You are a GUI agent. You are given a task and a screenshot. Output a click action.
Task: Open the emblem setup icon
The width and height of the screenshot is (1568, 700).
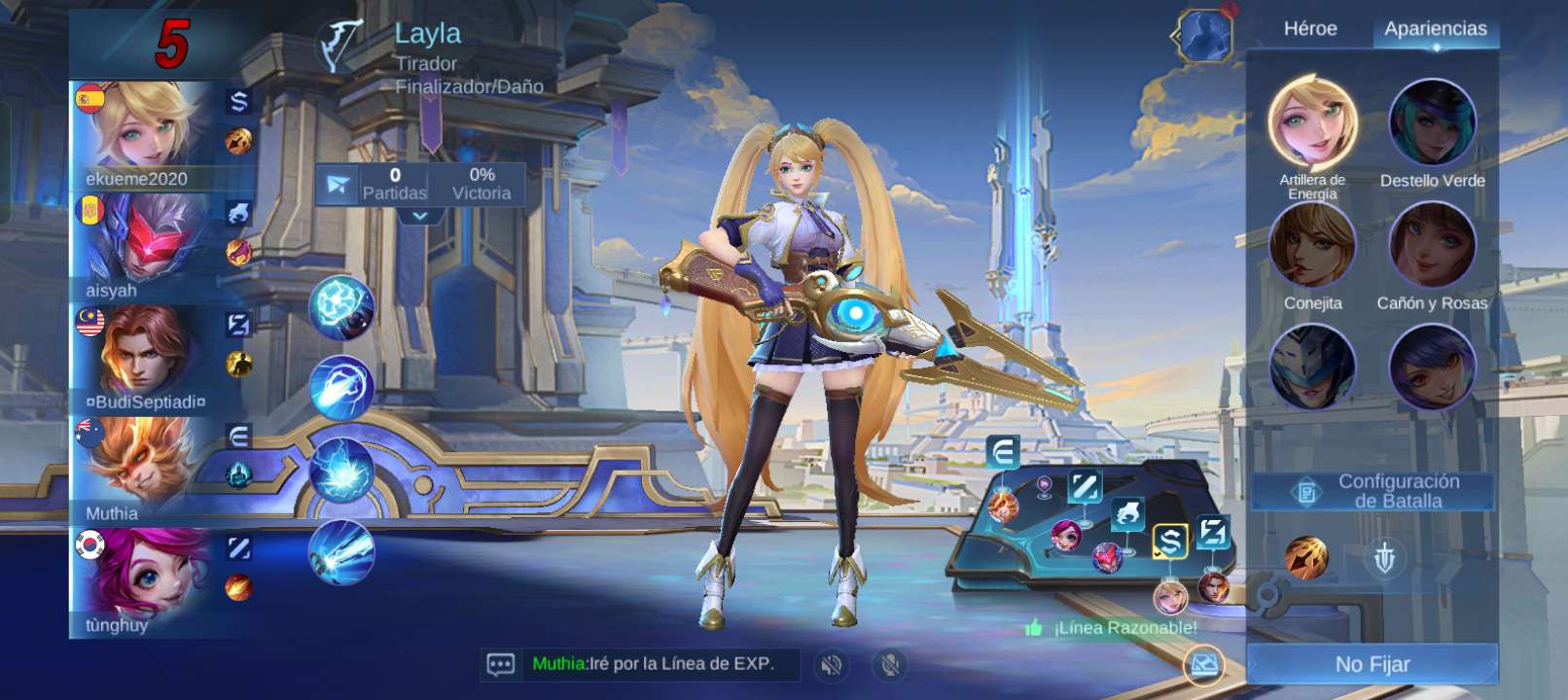1384,558
